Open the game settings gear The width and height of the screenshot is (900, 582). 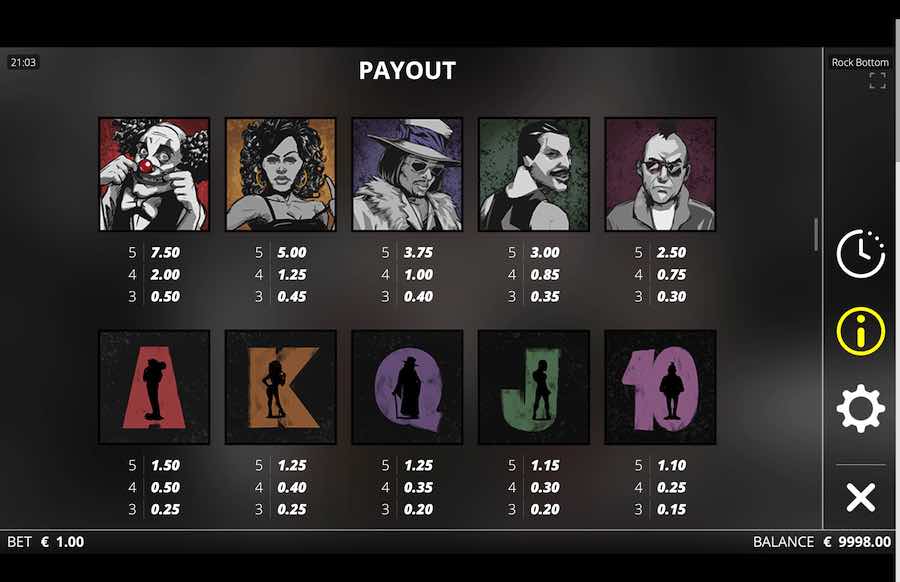coord(860,408)
